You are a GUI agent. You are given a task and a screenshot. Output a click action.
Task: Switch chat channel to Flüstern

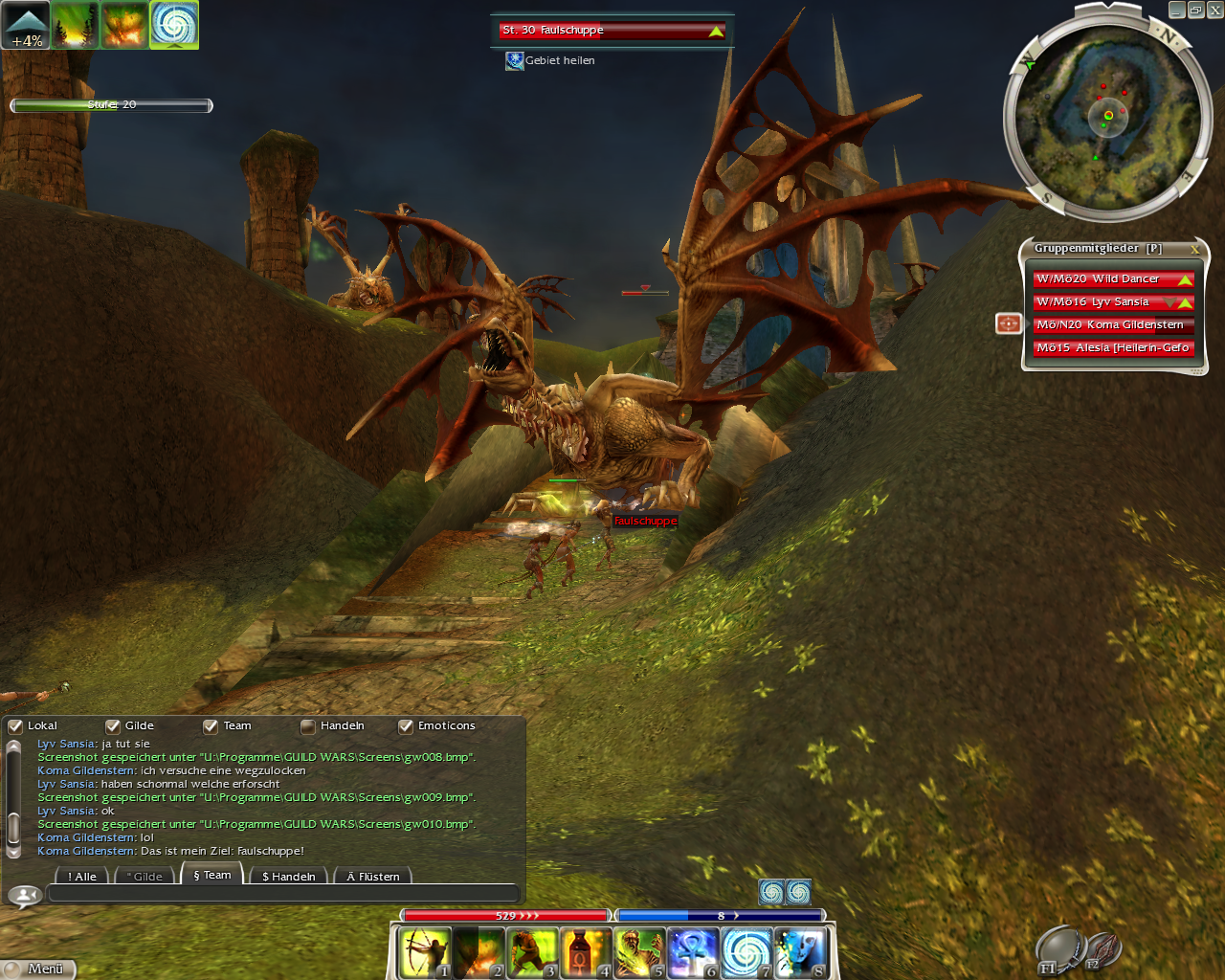tap(373, 877)
